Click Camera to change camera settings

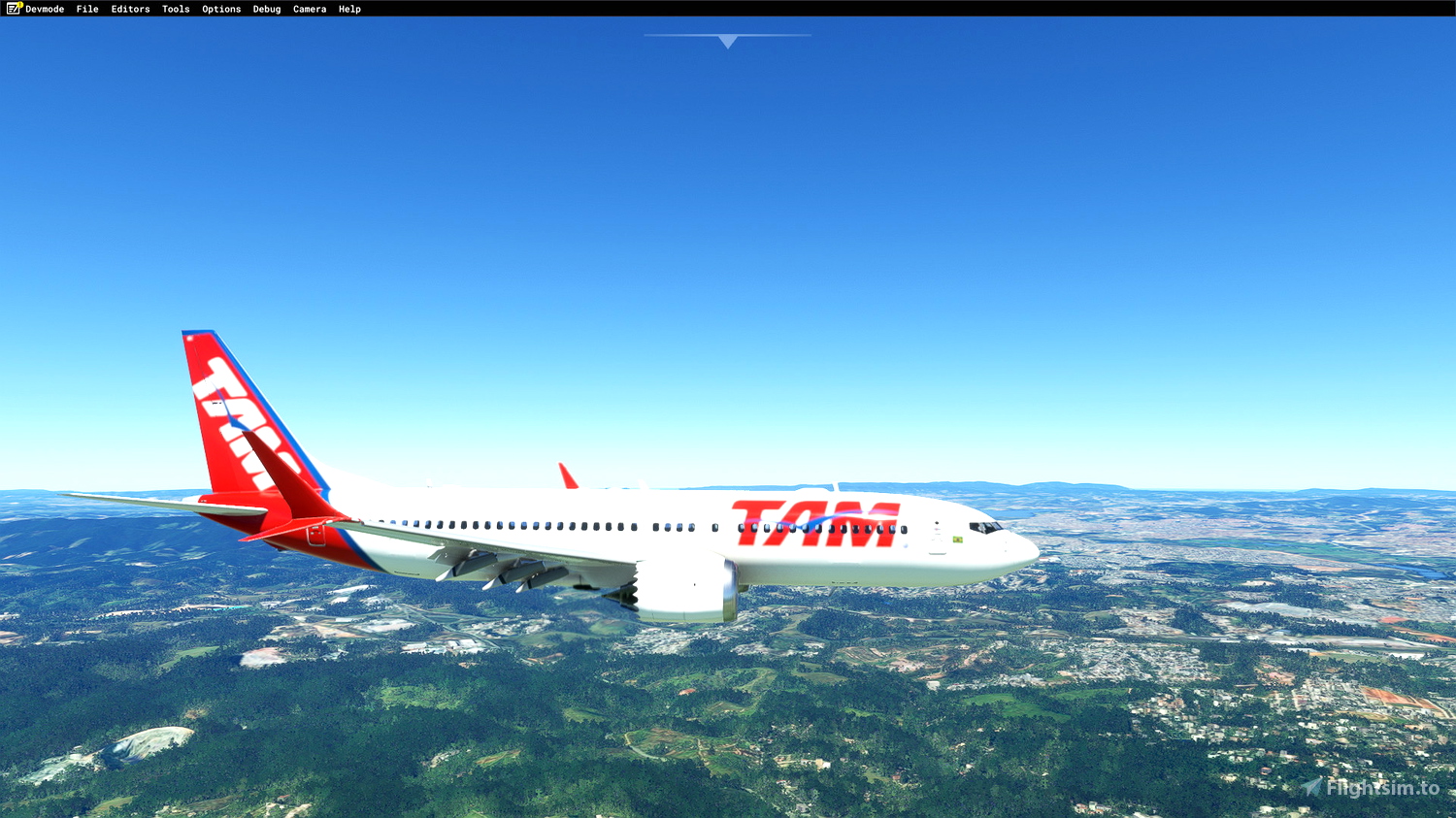(309, 9)
